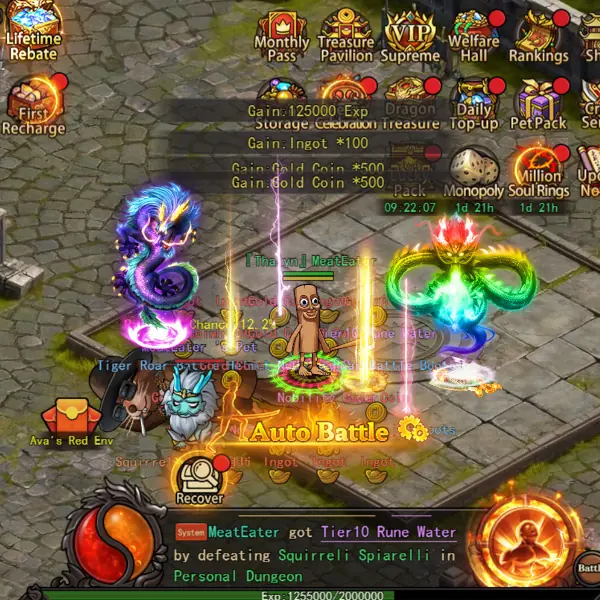
Task: Open the First Recharge bonus
Action: coord(33,107)
